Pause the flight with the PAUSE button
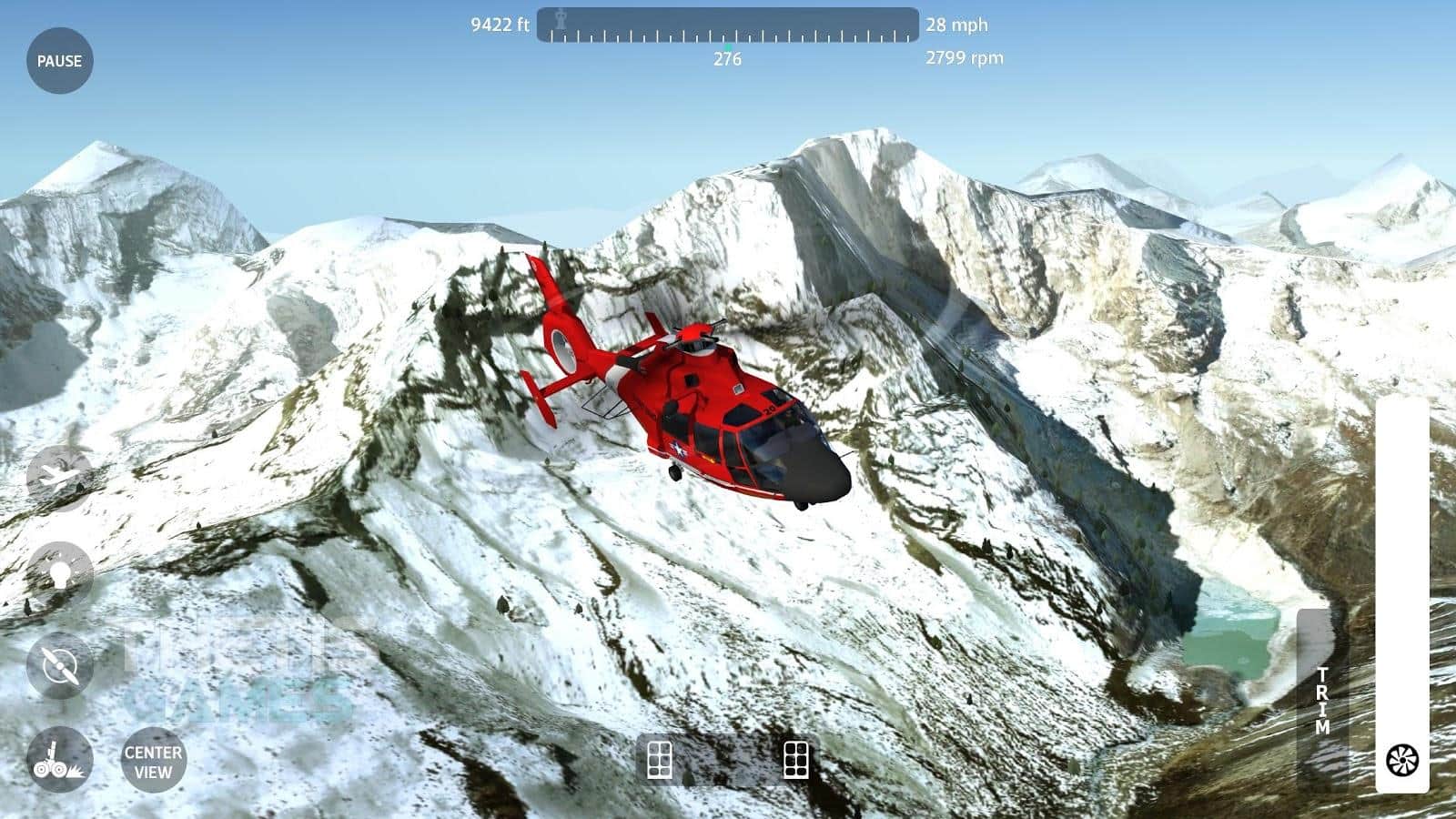The width and height of the screenshot is (1456, 819). point(59,61)
